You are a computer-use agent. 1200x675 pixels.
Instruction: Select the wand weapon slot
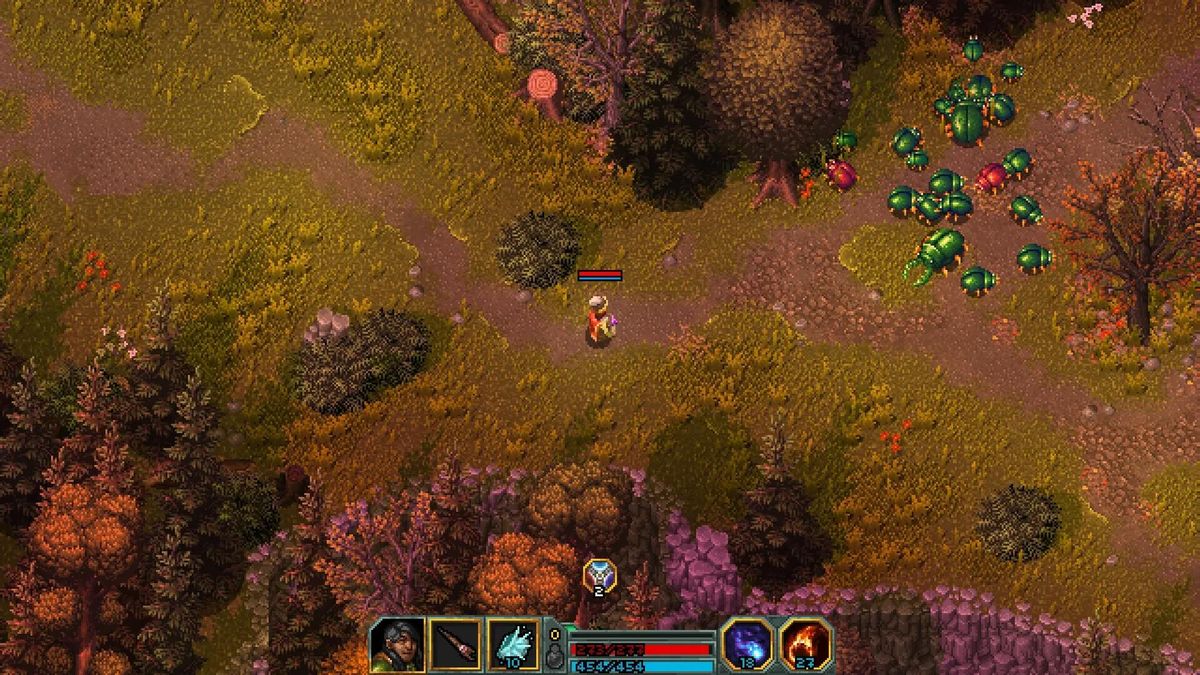click(x=455, y=645)
